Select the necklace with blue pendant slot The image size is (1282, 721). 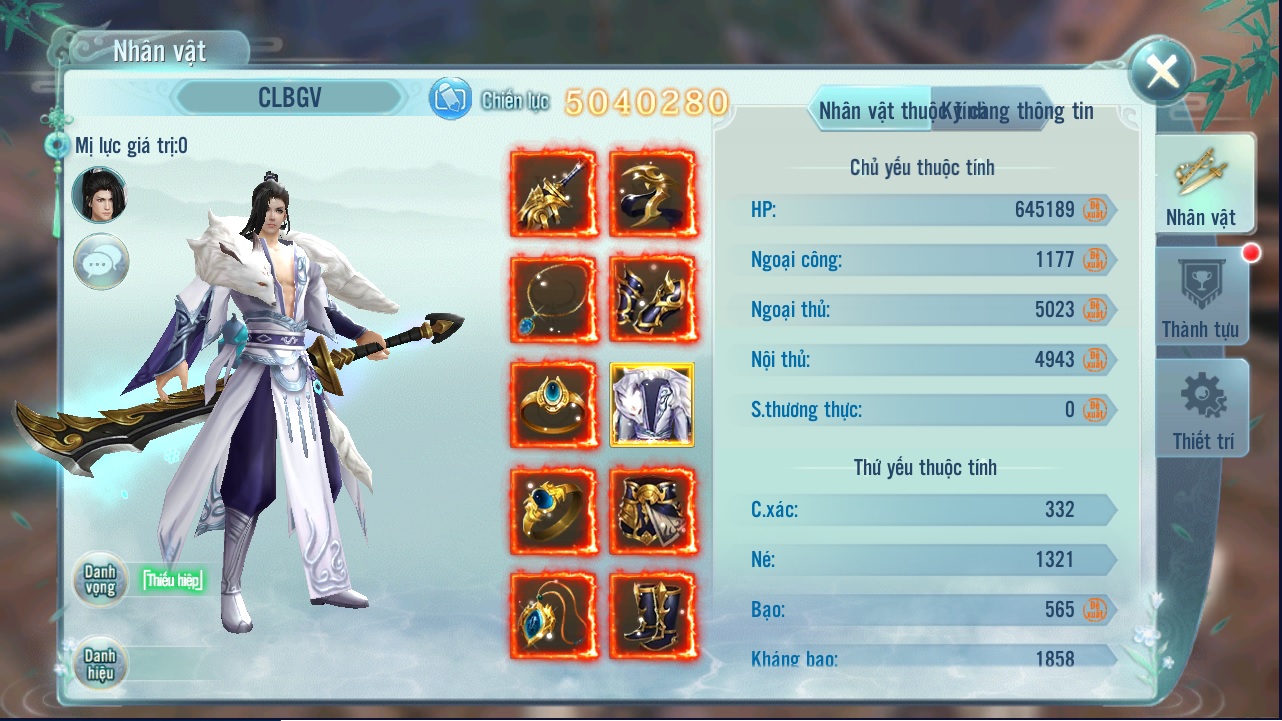click(x=553, y=299)
